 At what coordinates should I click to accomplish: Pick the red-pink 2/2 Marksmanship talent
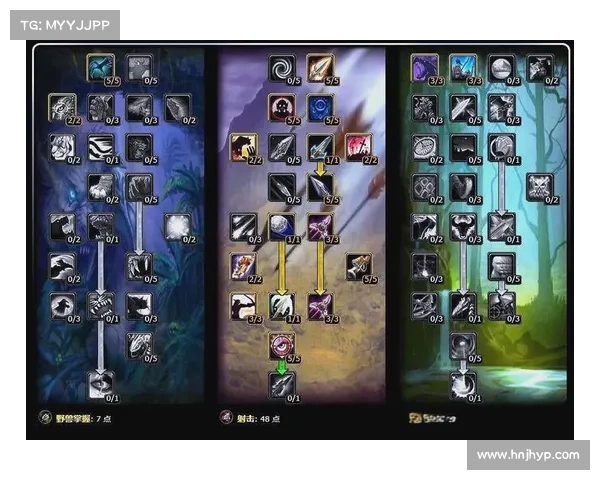(x=358, y=147)
